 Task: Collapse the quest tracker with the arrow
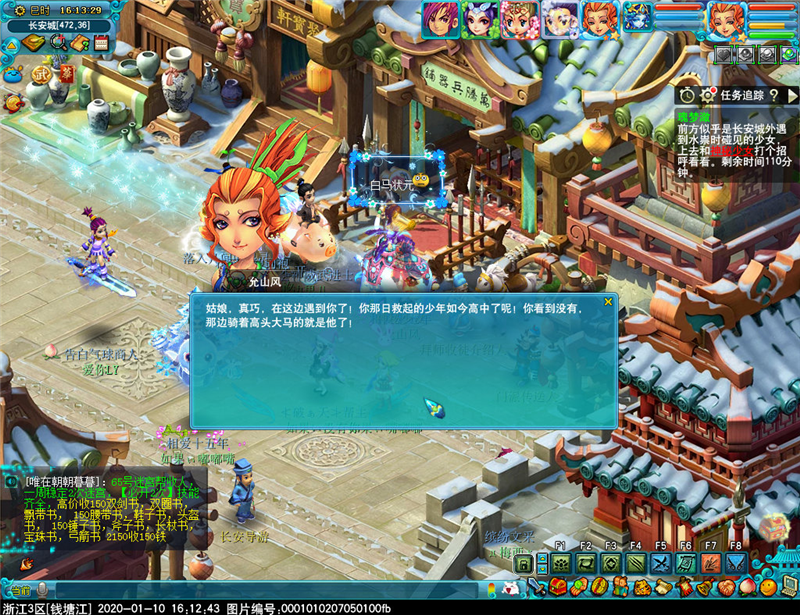coord(791,96)
